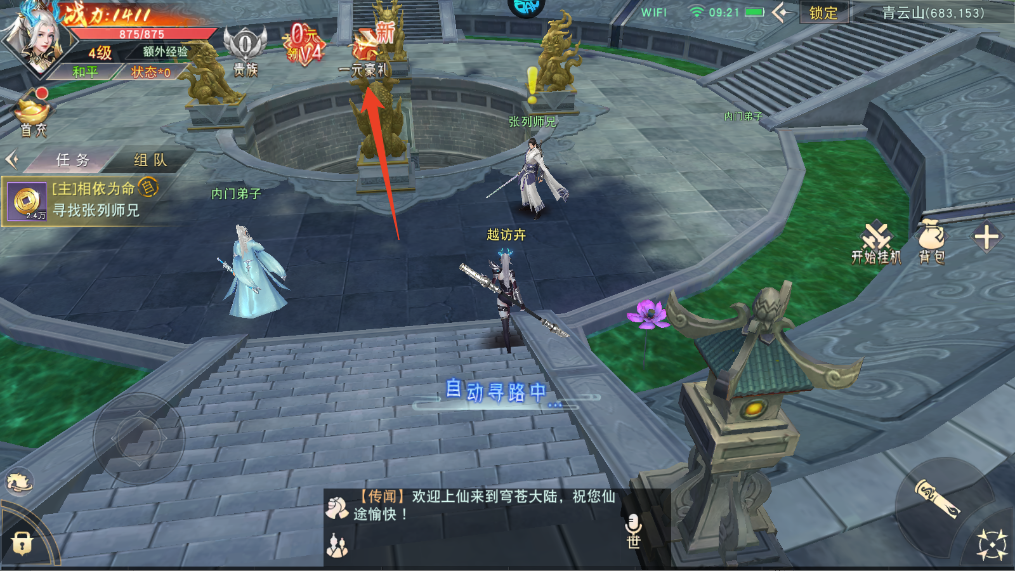This screenshot has height=571, width=1015.
Task: Click the 锁定 lock target button
Action: coord(824,13)
